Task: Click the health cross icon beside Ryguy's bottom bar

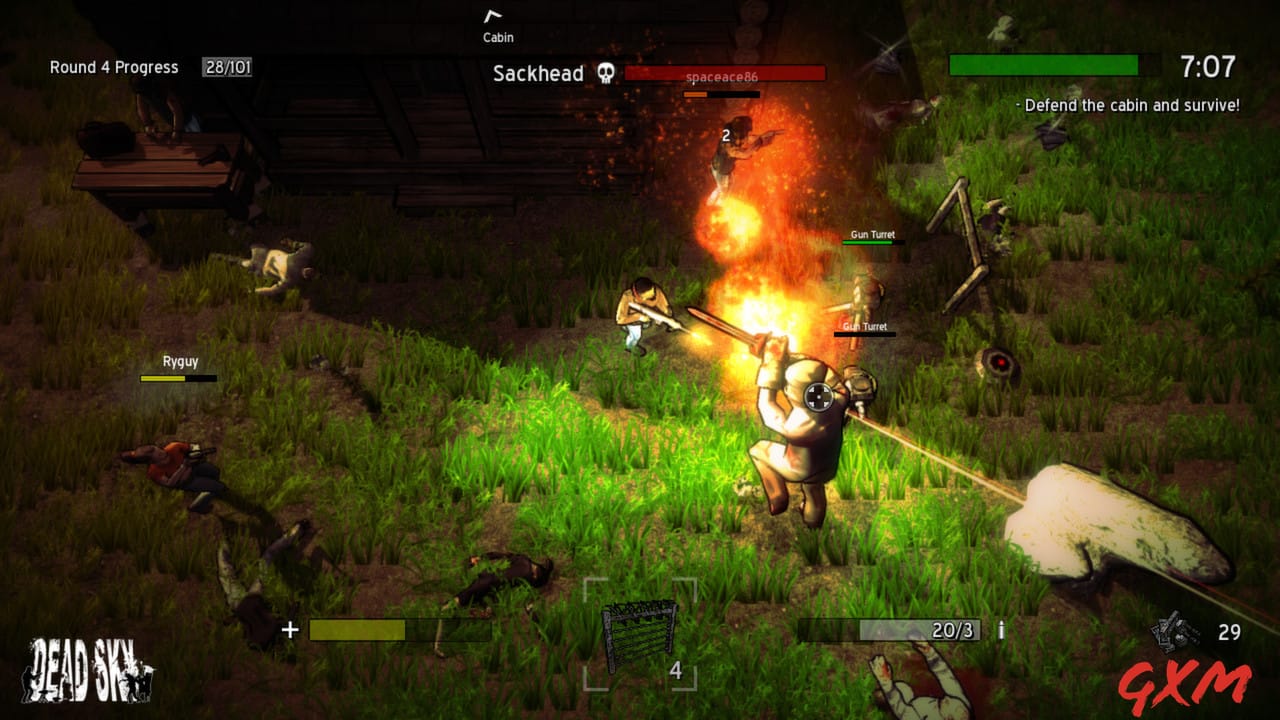Action: [290, 629]
